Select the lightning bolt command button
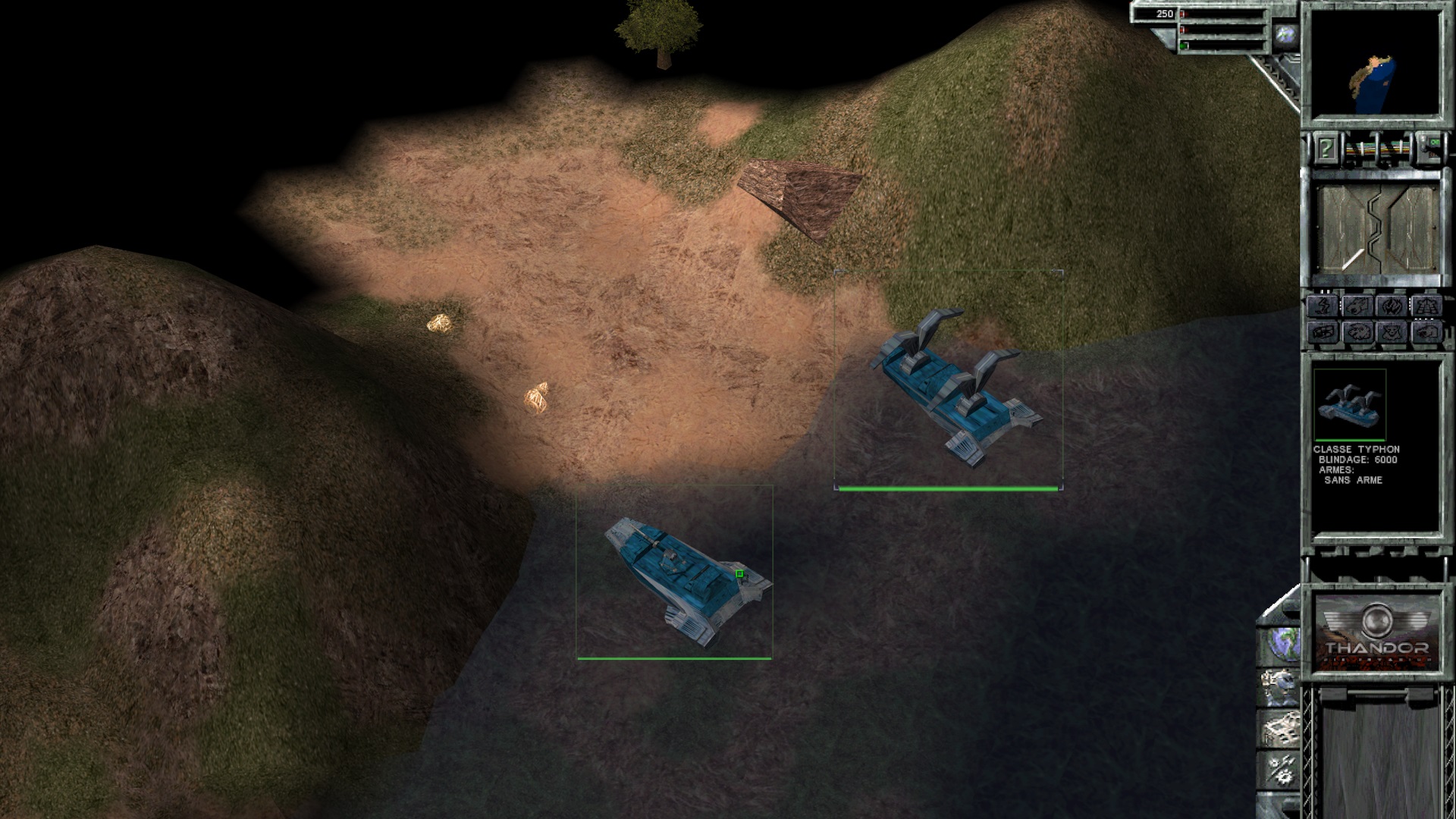The width and height of the screenshot is (1456, 819). pyautogui.click(x=1322, y=307)
